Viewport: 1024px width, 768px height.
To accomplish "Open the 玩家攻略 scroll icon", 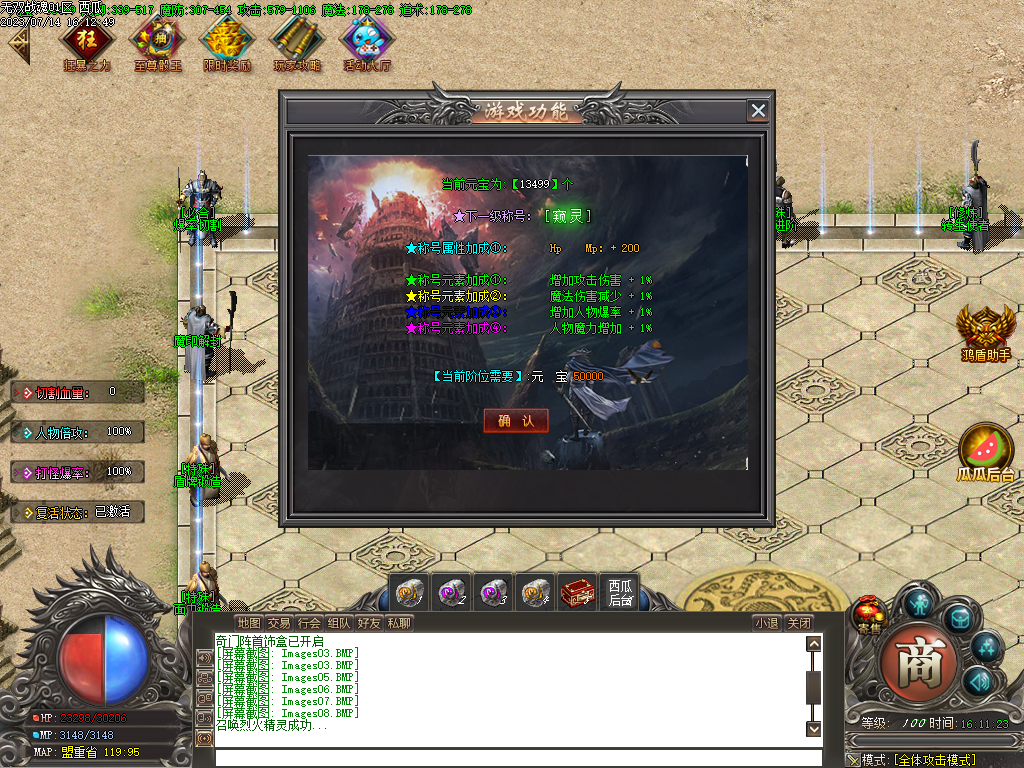I will click(297, 39).
